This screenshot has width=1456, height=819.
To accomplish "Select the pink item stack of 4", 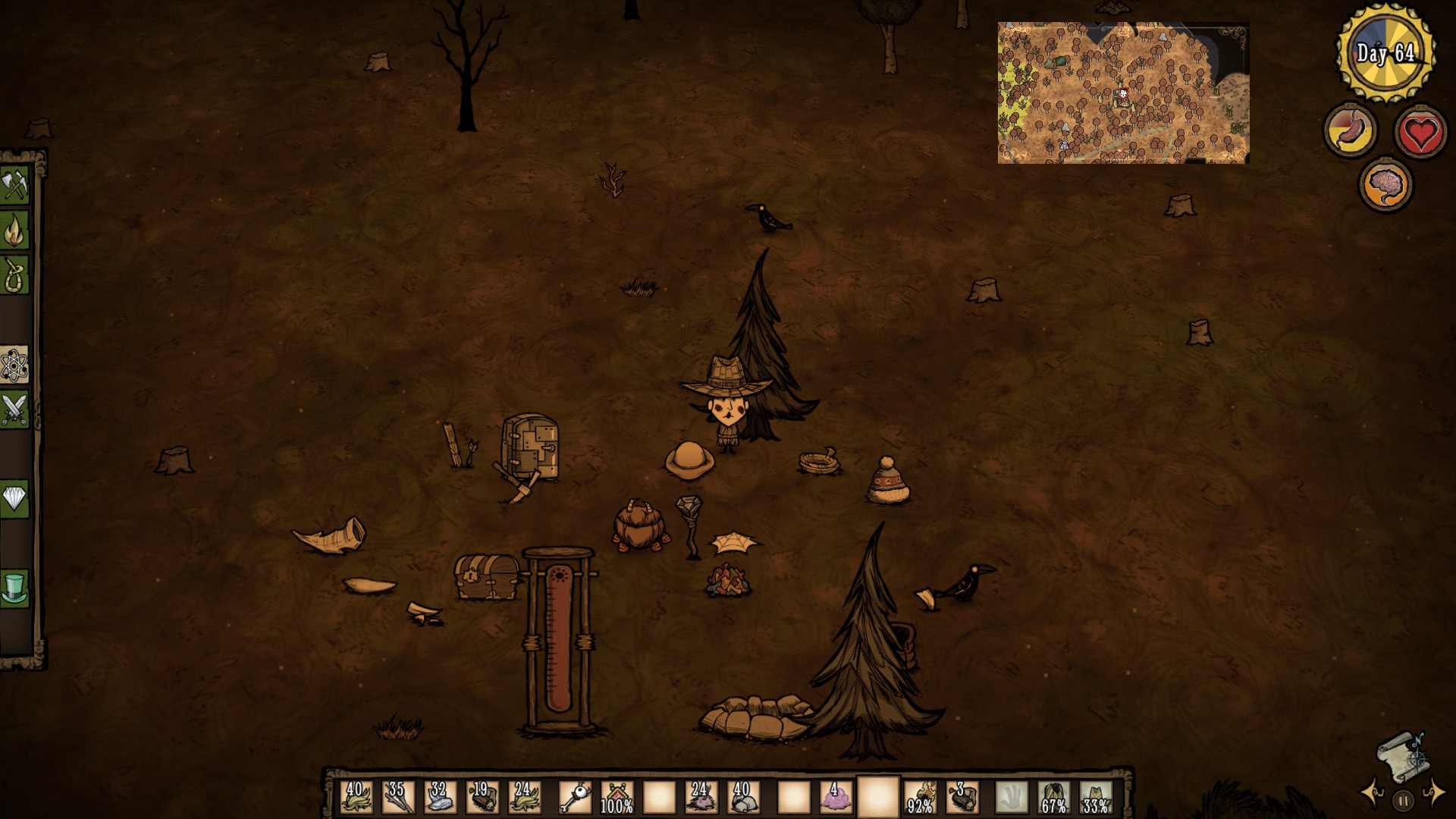I will tap(836, 798).
